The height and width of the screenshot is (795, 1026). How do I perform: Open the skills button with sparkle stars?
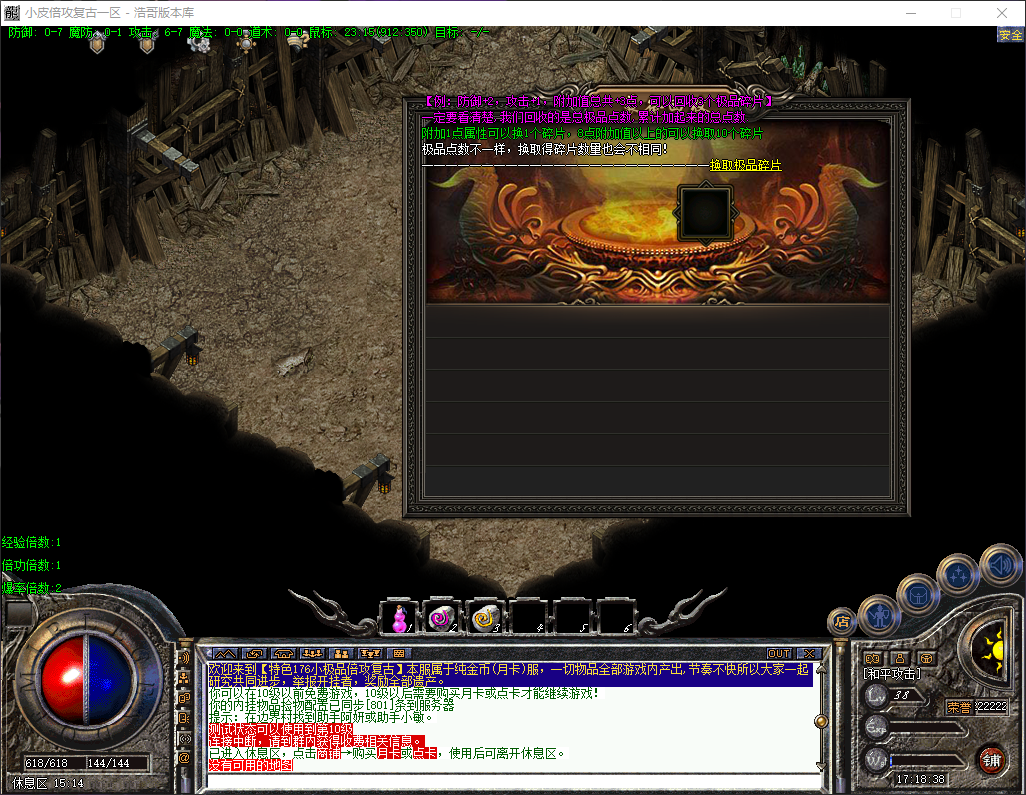click(957, 574)
